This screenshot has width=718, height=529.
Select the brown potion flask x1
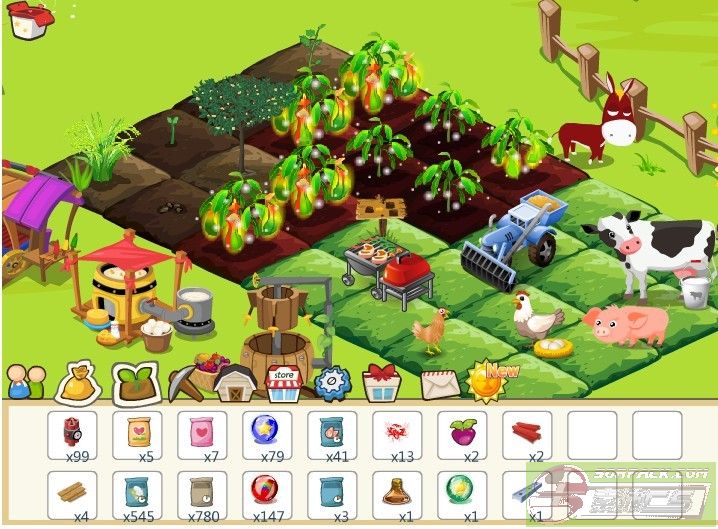(x=397, y=493)
